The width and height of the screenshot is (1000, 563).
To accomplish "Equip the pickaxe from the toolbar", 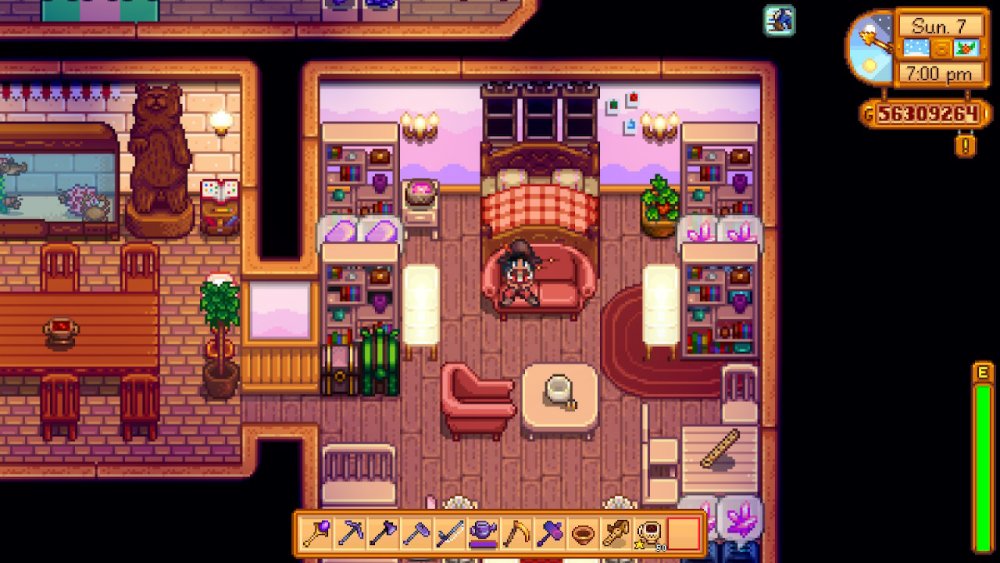I will point(350,533).
